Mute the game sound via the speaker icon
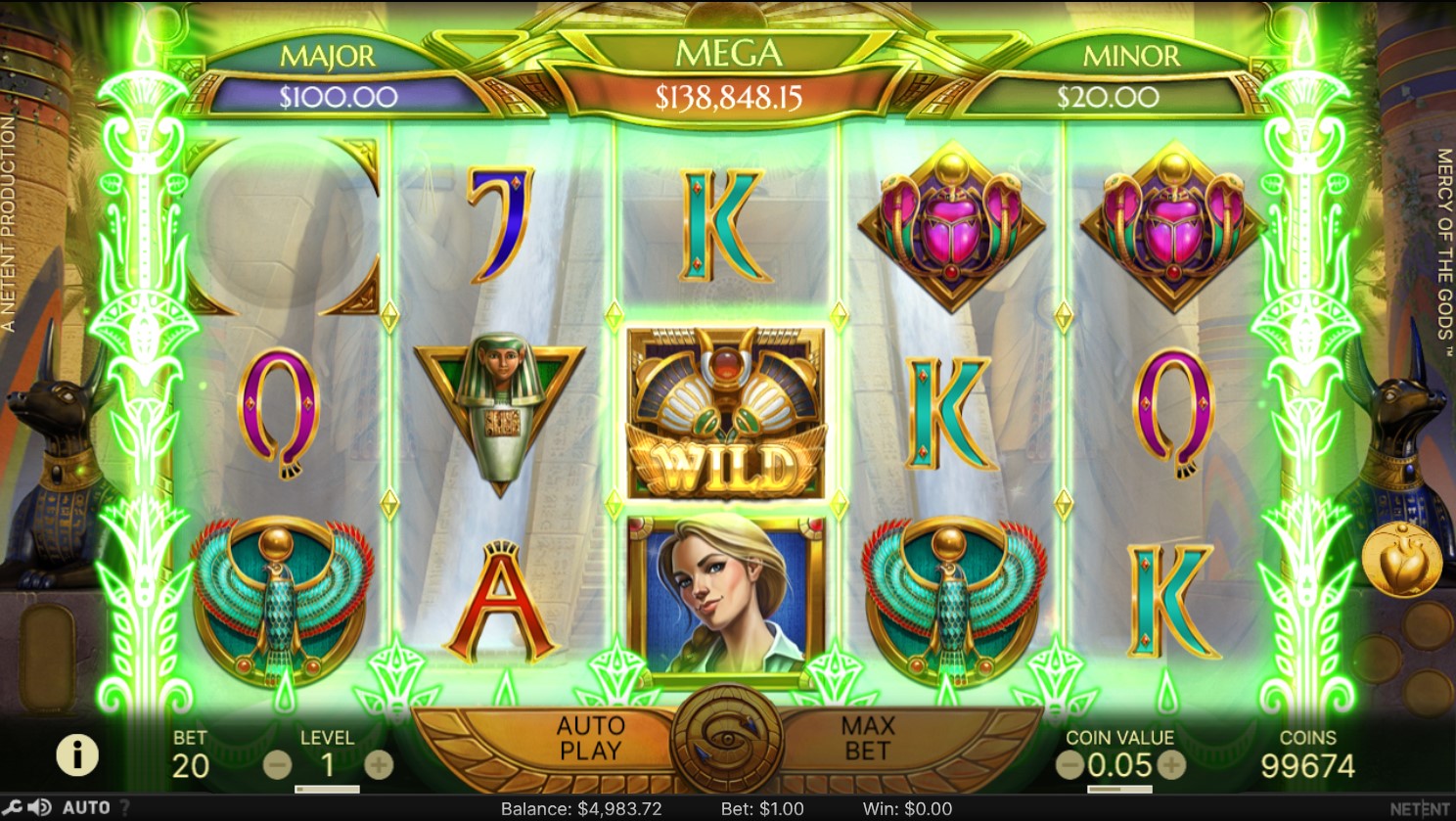1456x821 pixels. click(39, 807)
